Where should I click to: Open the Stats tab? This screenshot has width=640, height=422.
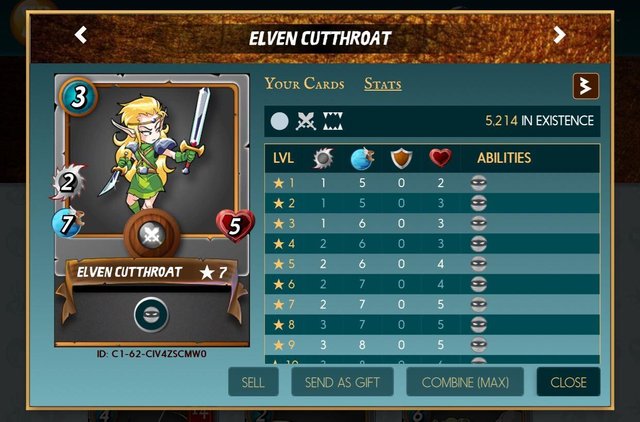click(382, 84)
